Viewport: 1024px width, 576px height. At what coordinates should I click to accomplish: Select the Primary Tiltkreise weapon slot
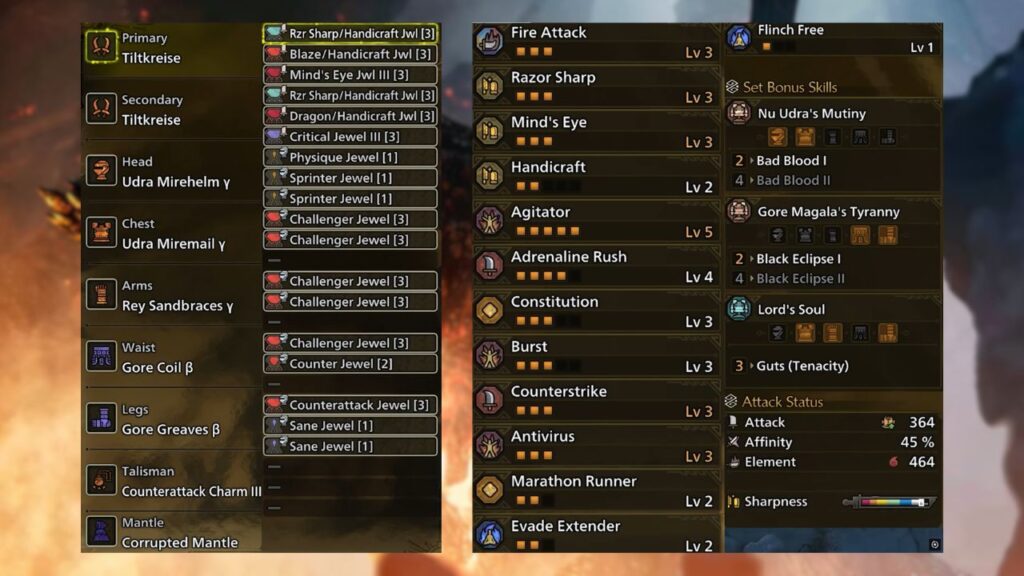point(170,48)
